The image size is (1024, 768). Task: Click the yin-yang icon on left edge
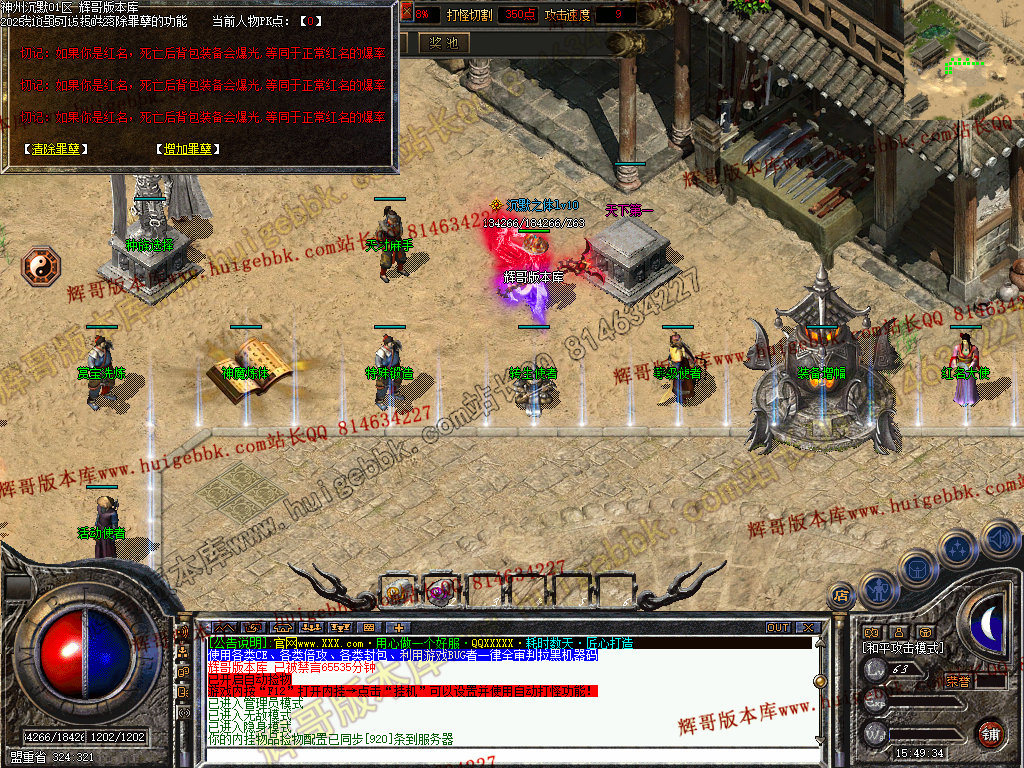42,266
